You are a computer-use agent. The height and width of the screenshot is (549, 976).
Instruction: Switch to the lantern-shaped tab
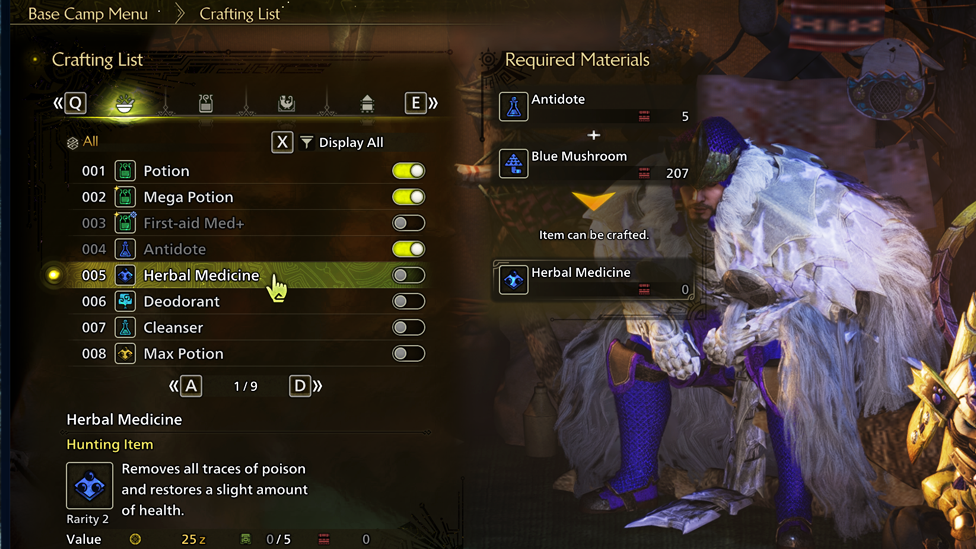(x=367, y=103)
